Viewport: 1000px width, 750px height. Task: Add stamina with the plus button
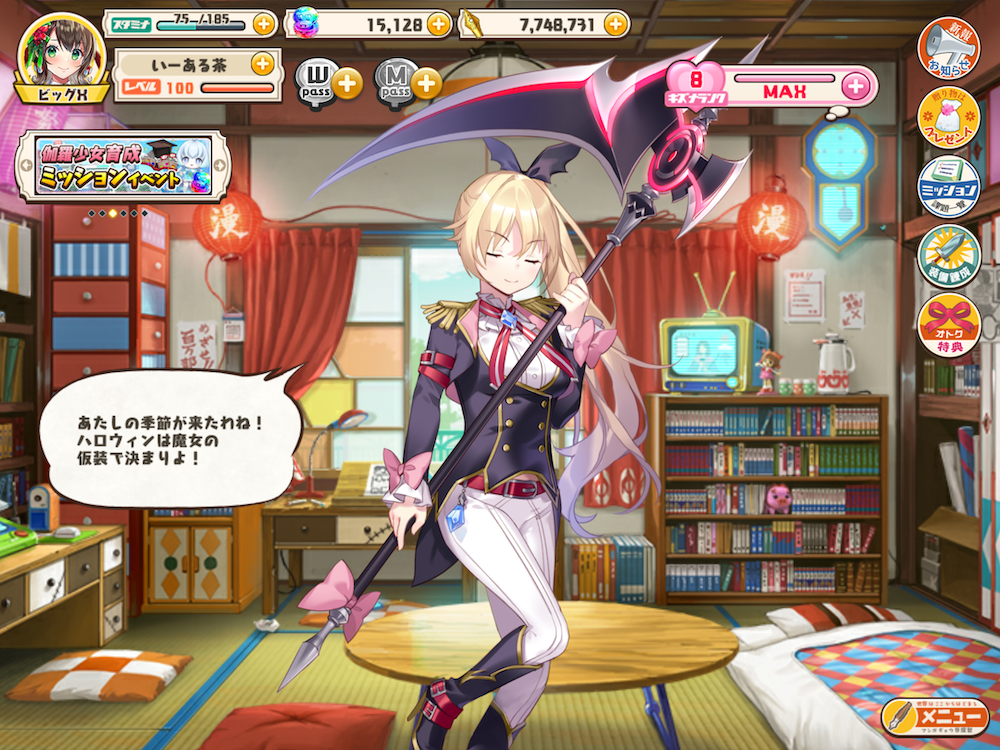pos(263,23)
